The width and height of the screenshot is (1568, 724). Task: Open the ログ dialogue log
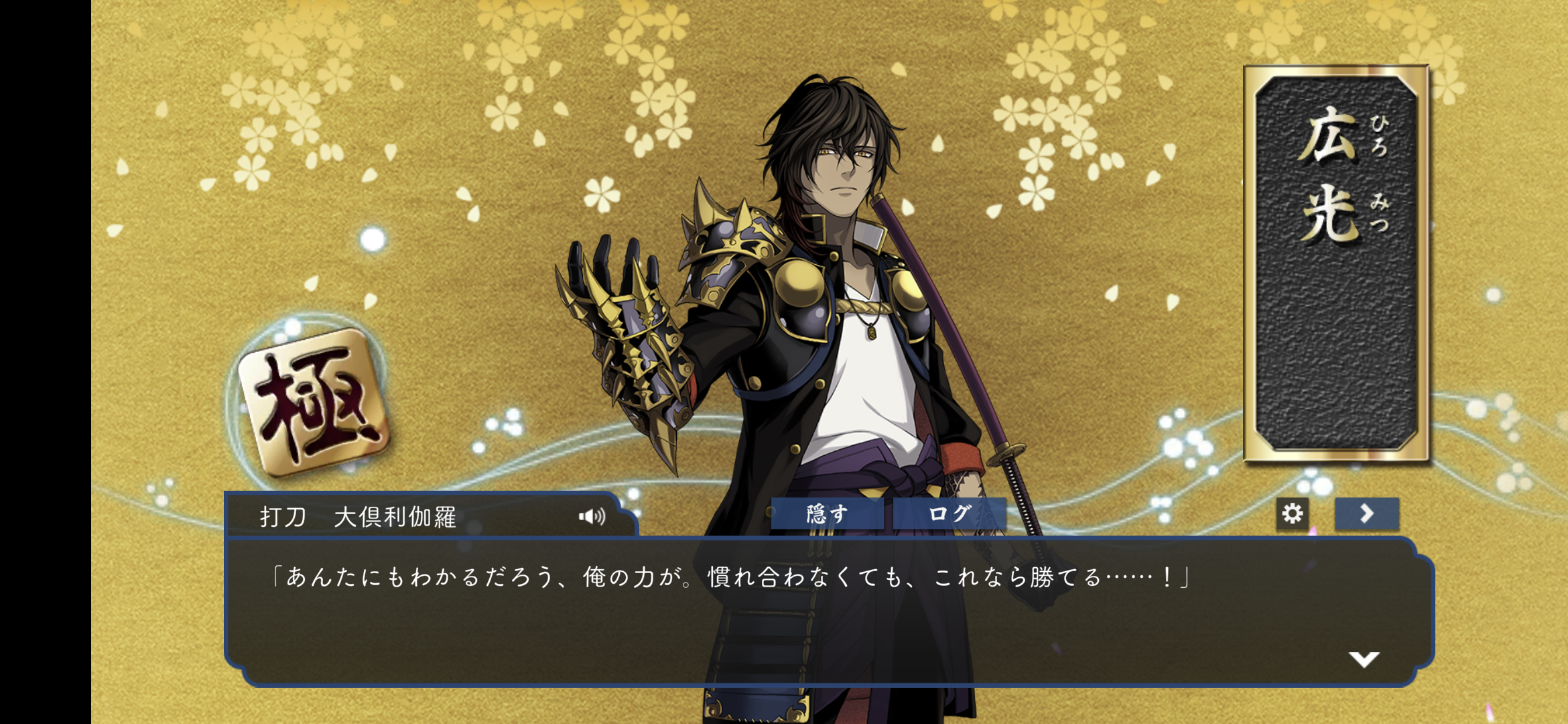pyautogui.click(x=949, y=514)
